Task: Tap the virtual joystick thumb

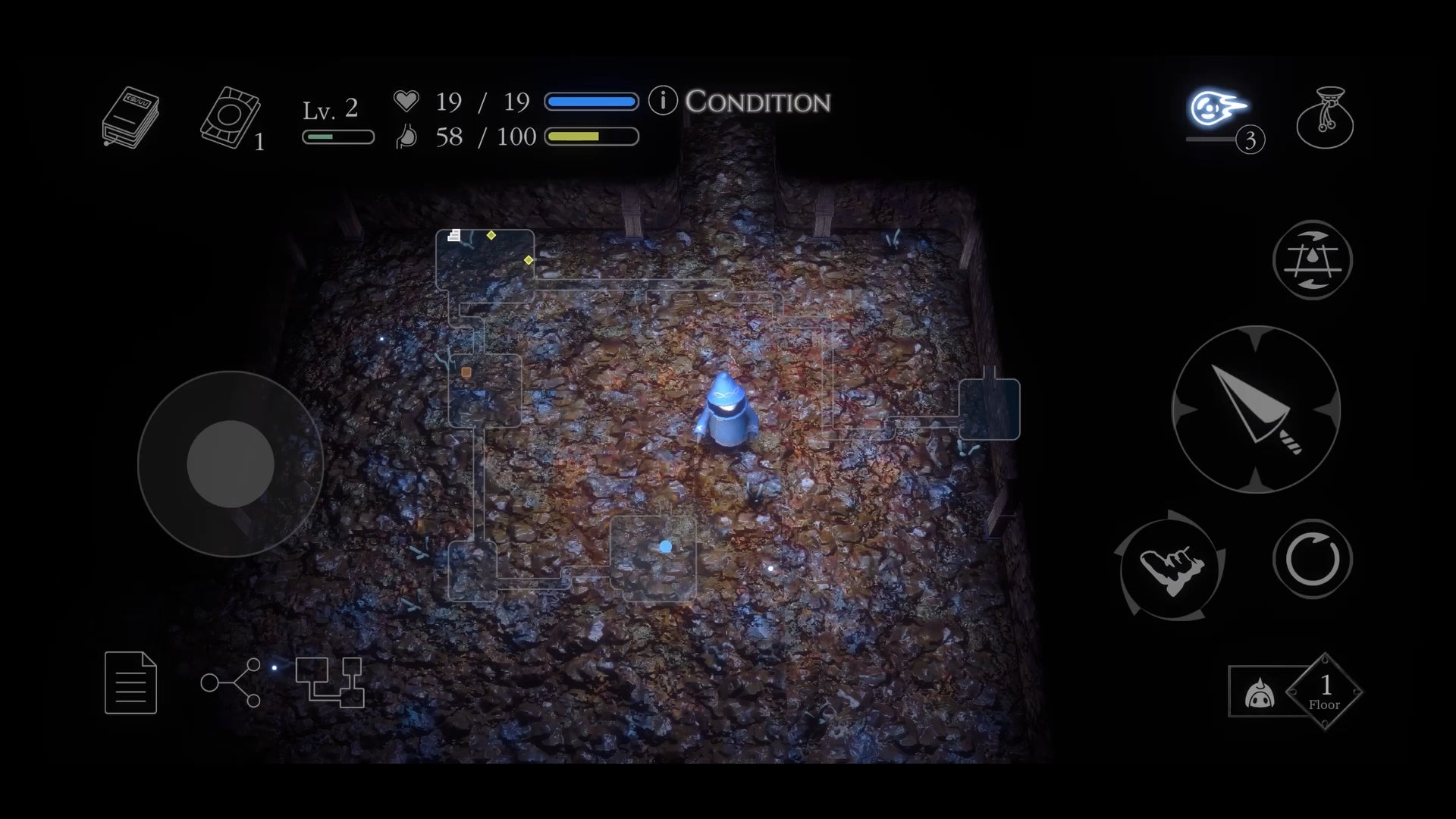Action: [x=231, y=463]
